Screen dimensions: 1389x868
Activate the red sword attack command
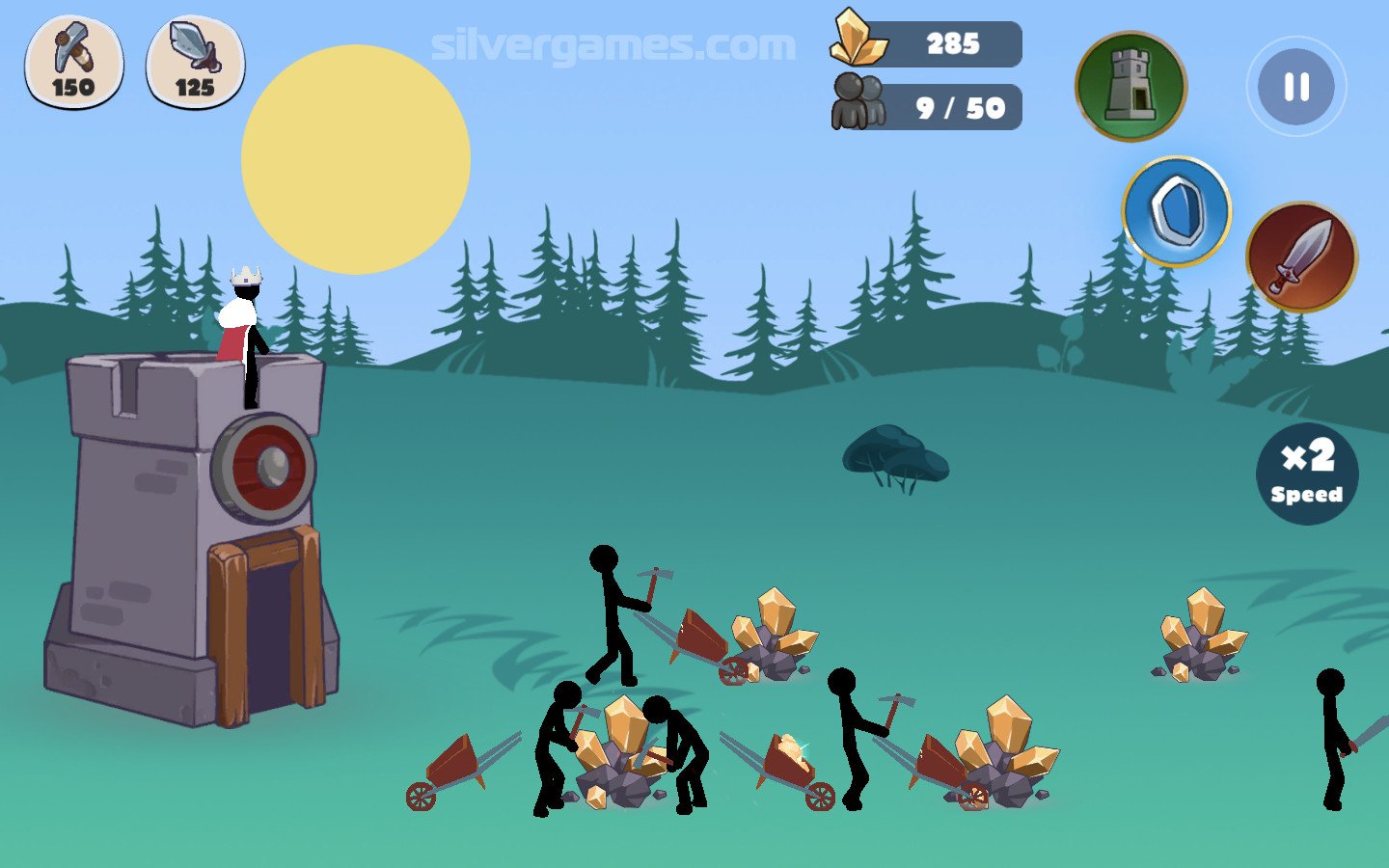tap(1300, 257)
